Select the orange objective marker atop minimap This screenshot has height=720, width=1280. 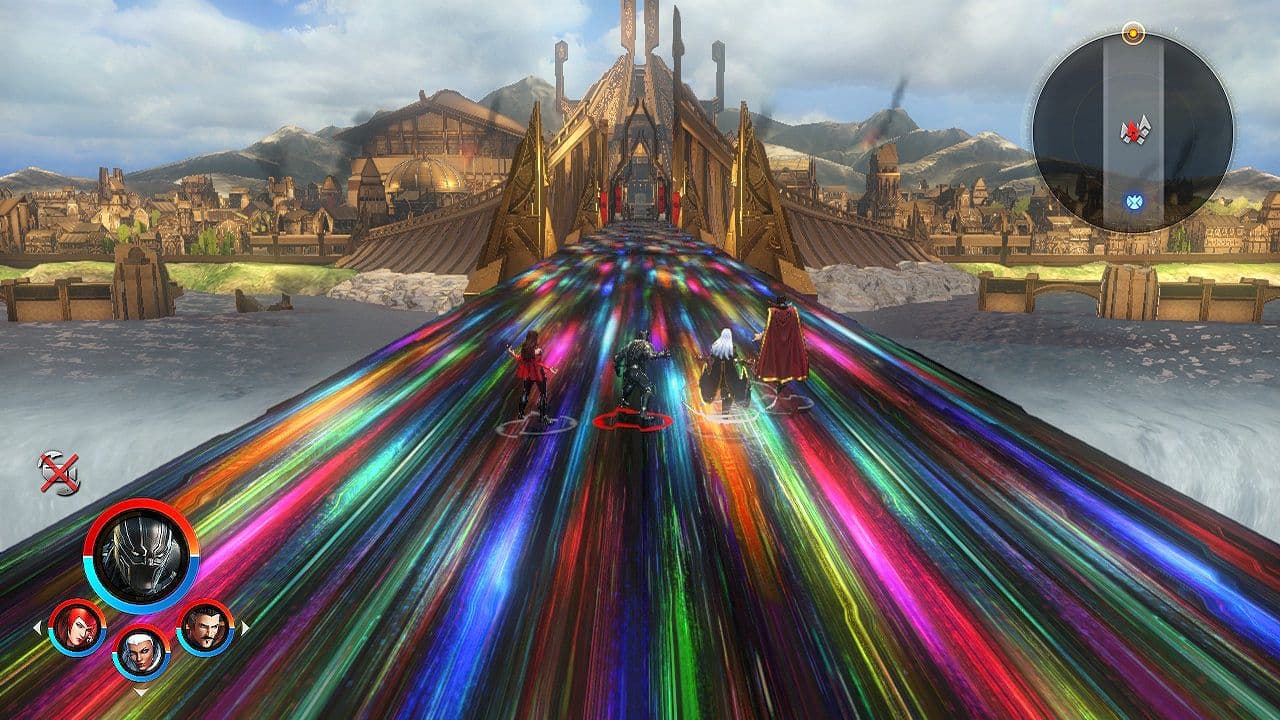point(1133,32)
